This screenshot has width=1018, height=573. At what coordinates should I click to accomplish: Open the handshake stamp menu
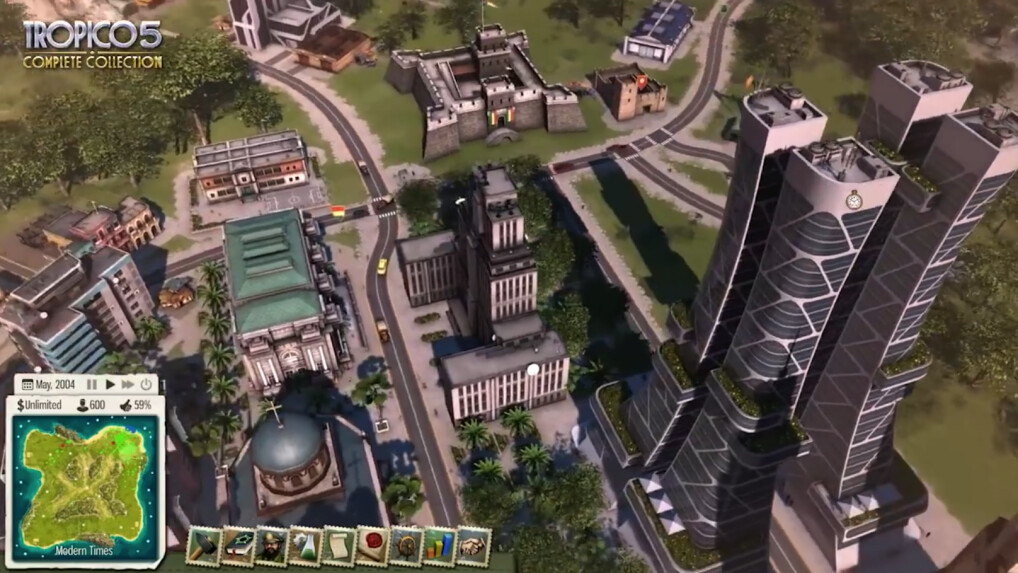[474, 546]
